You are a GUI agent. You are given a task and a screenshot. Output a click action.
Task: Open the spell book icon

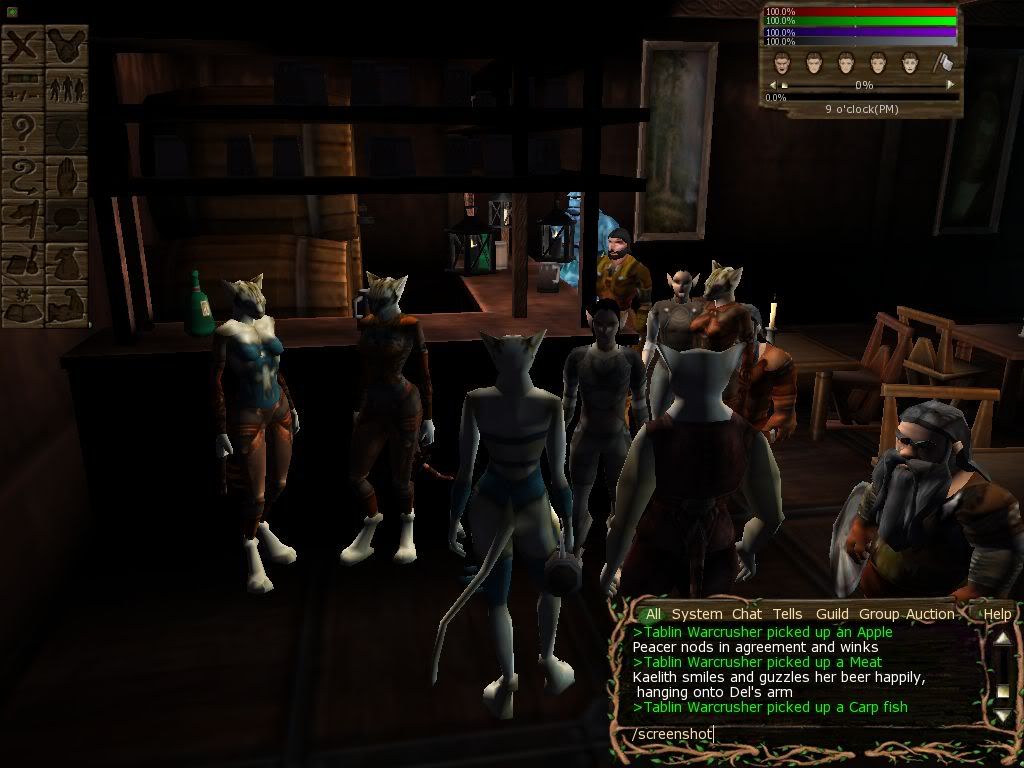(x=24, y=305)
